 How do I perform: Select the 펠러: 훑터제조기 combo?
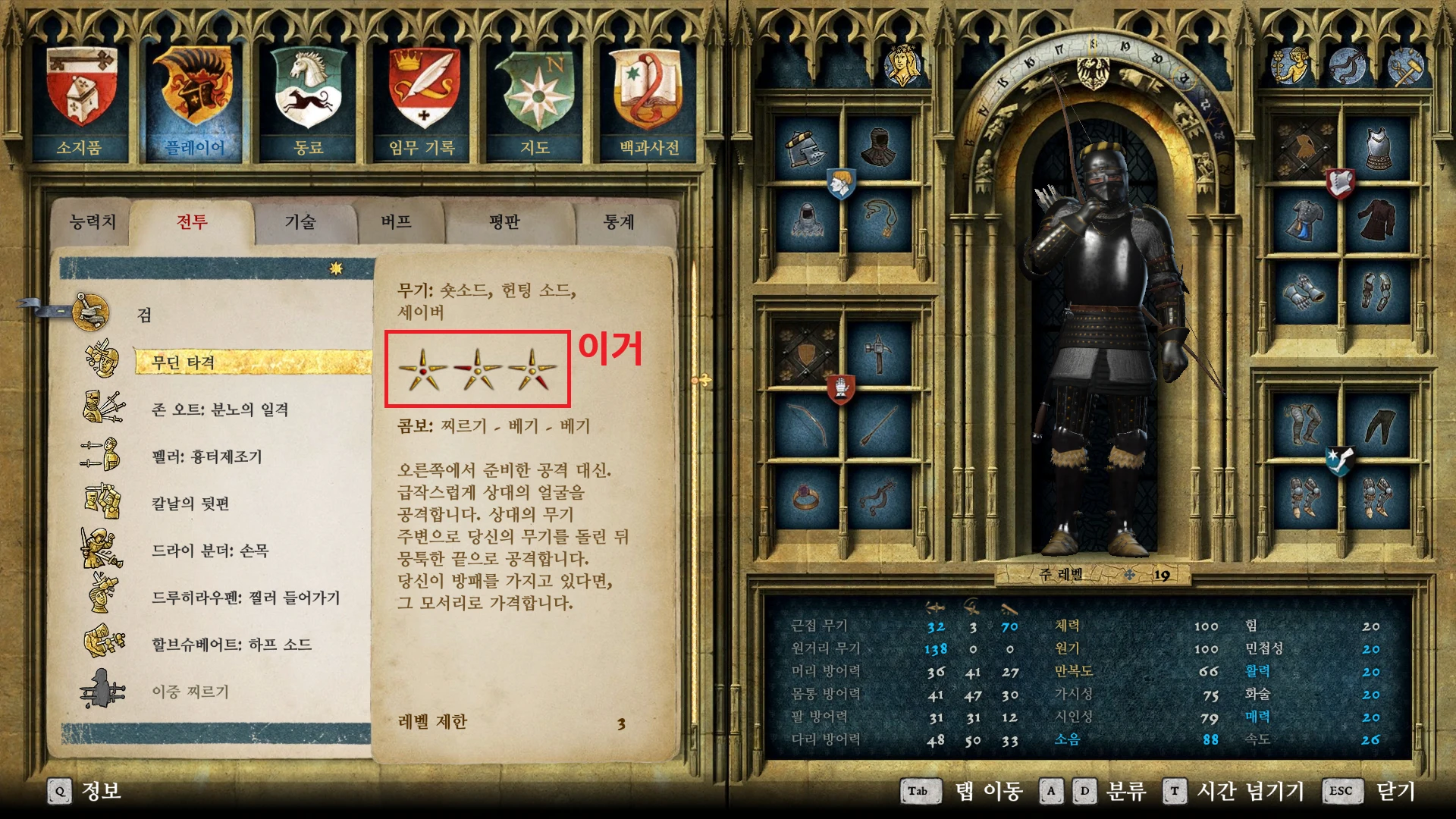coord(206,457)
